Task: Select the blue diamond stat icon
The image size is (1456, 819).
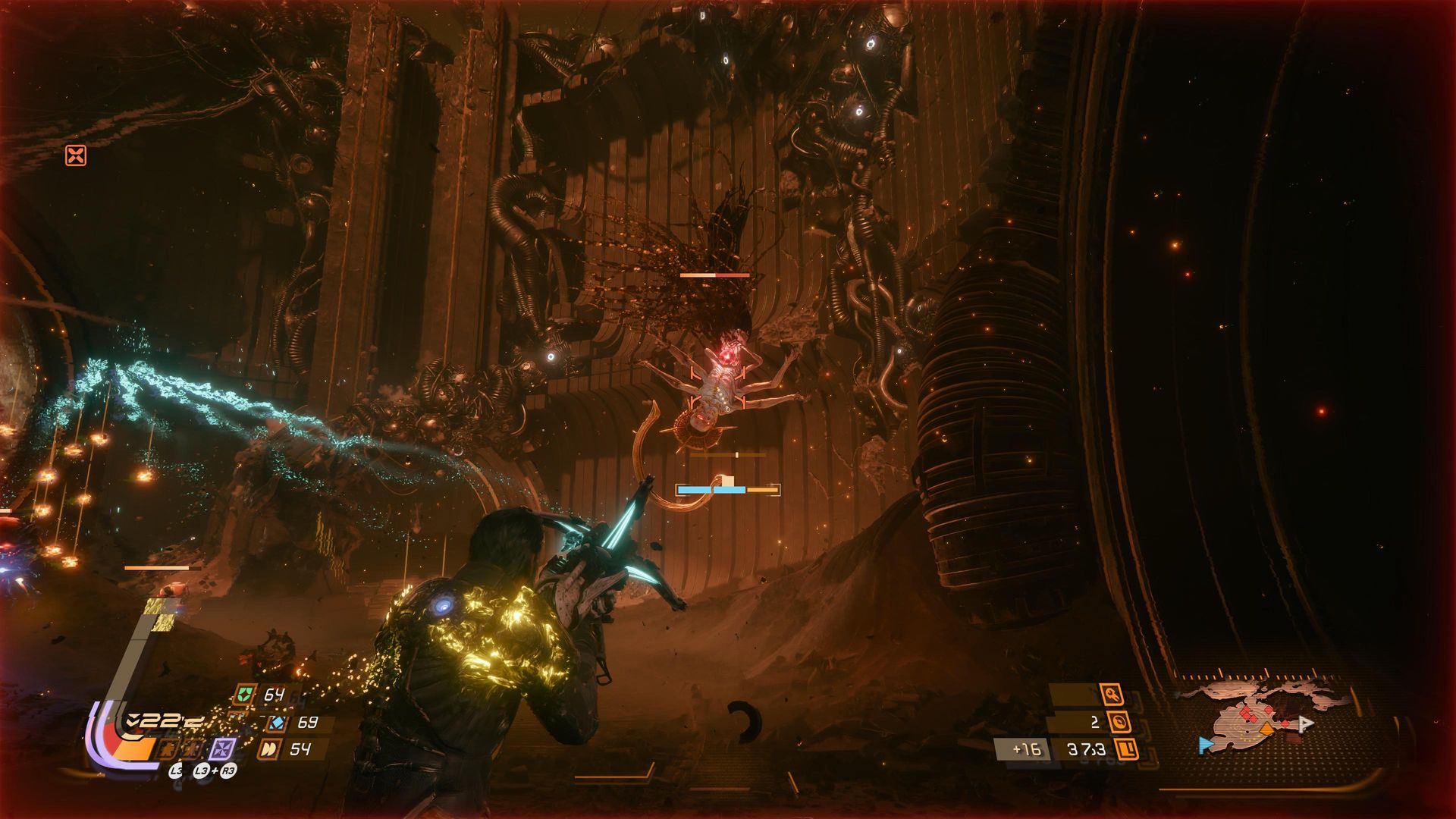Action: 278,722
